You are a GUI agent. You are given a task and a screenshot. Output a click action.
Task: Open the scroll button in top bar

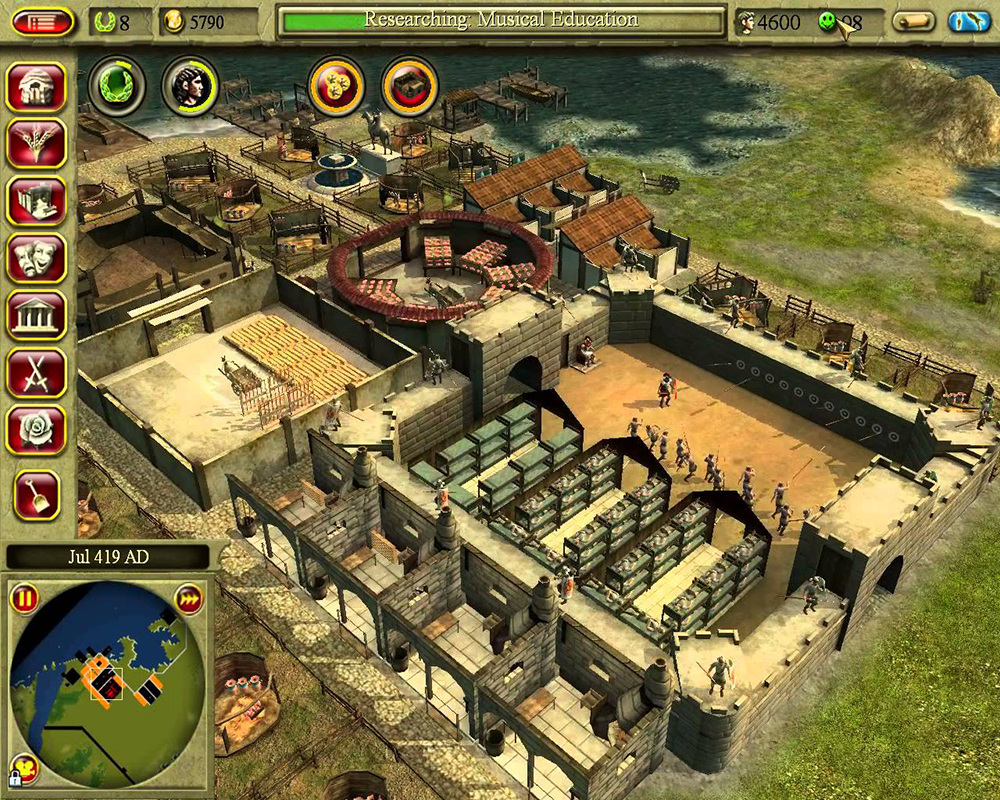pos(913,21)
